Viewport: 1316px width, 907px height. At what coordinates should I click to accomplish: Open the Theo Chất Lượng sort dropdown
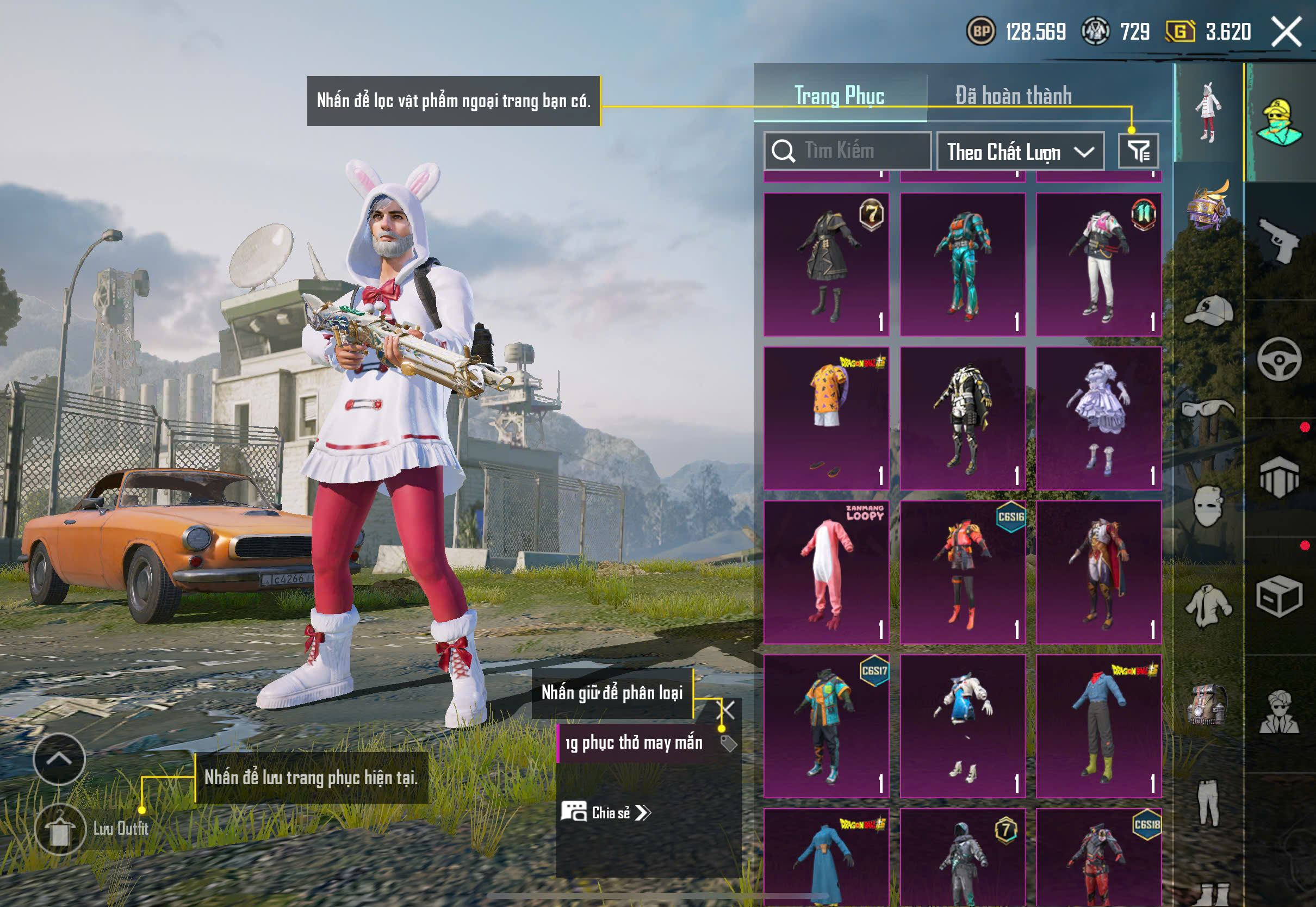point(1020,152)
